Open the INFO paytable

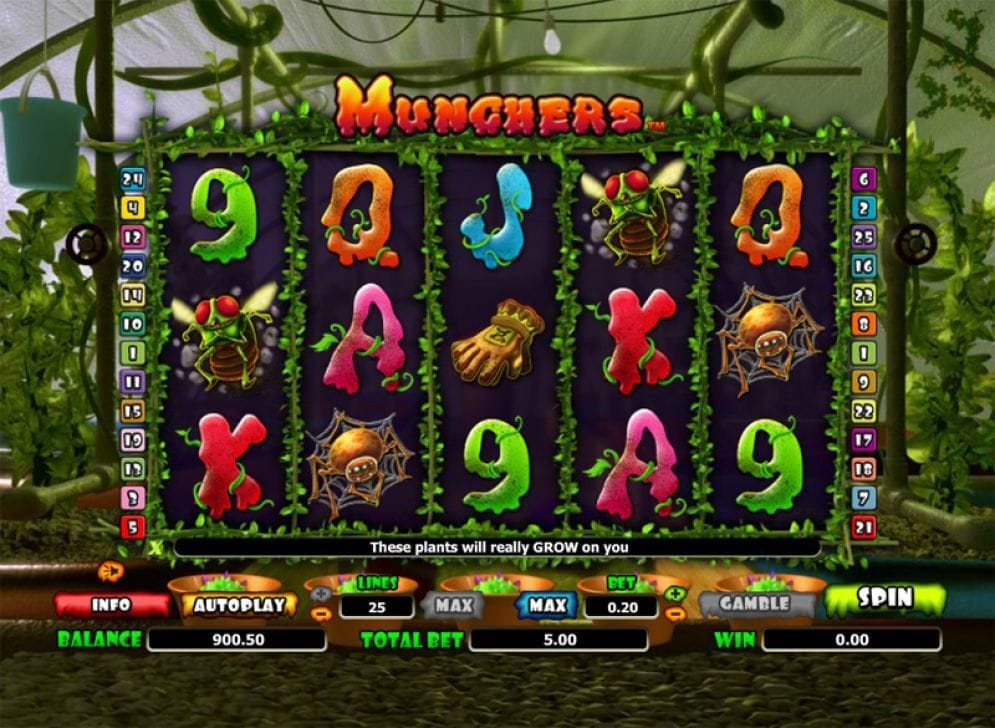tap(111, 605)
